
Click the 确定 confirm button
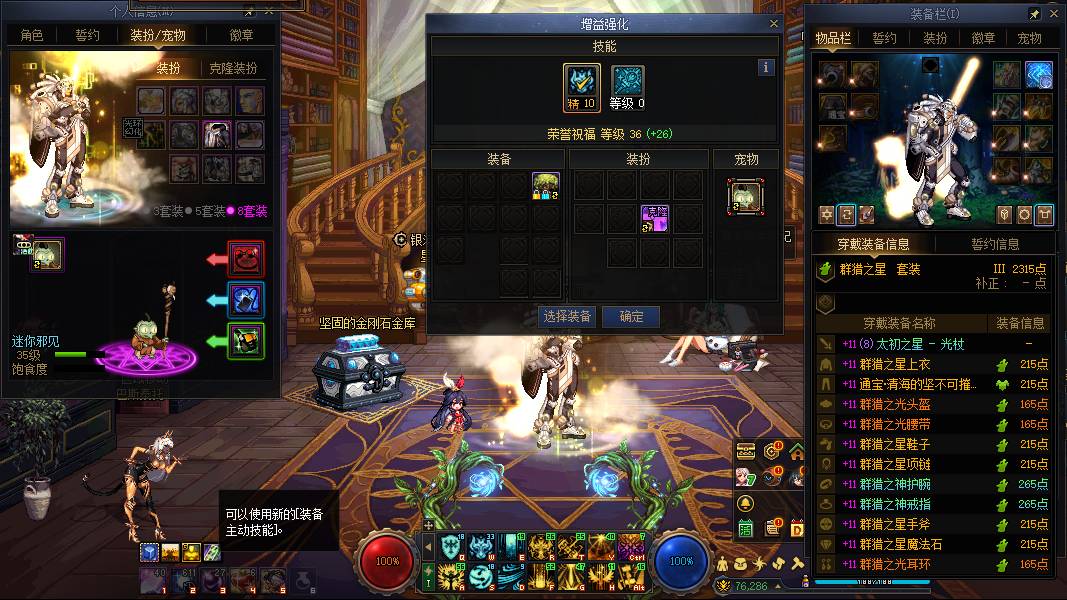(631, 316)
